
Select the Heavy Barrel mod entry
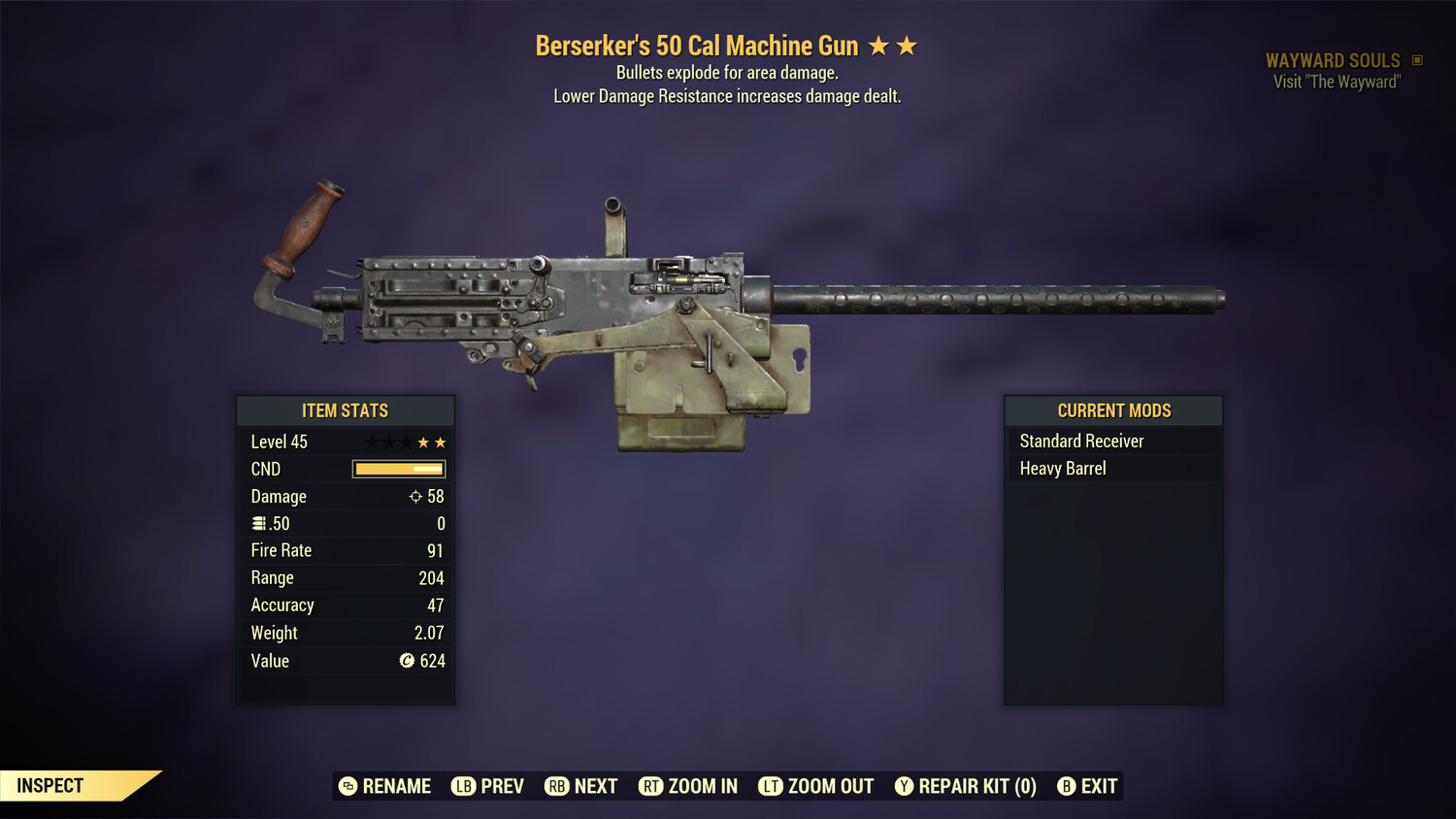(x=1062, y=468)
